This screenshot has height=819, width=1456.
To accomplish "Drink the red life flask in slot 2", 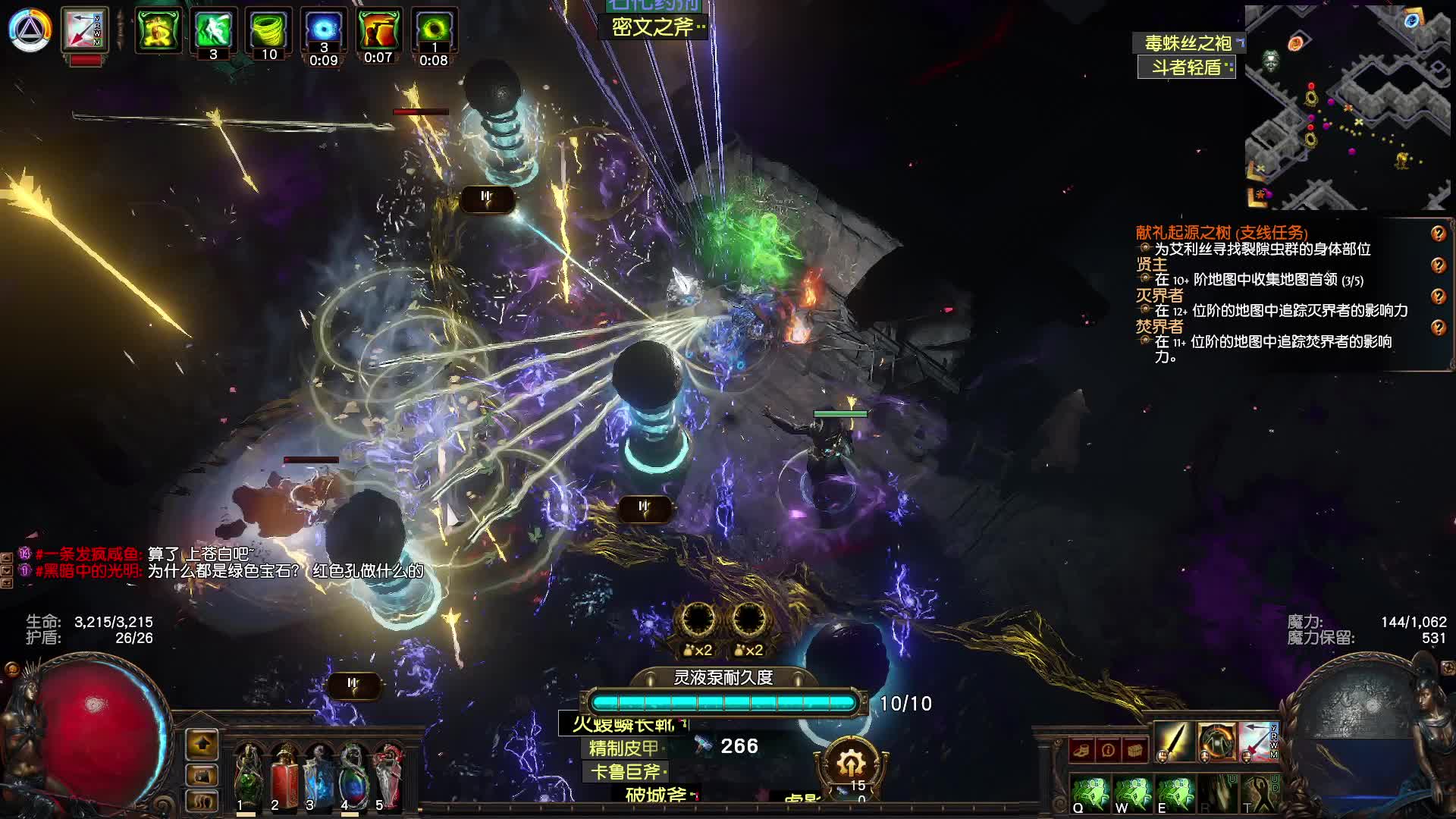I will [x=283, y=773].
